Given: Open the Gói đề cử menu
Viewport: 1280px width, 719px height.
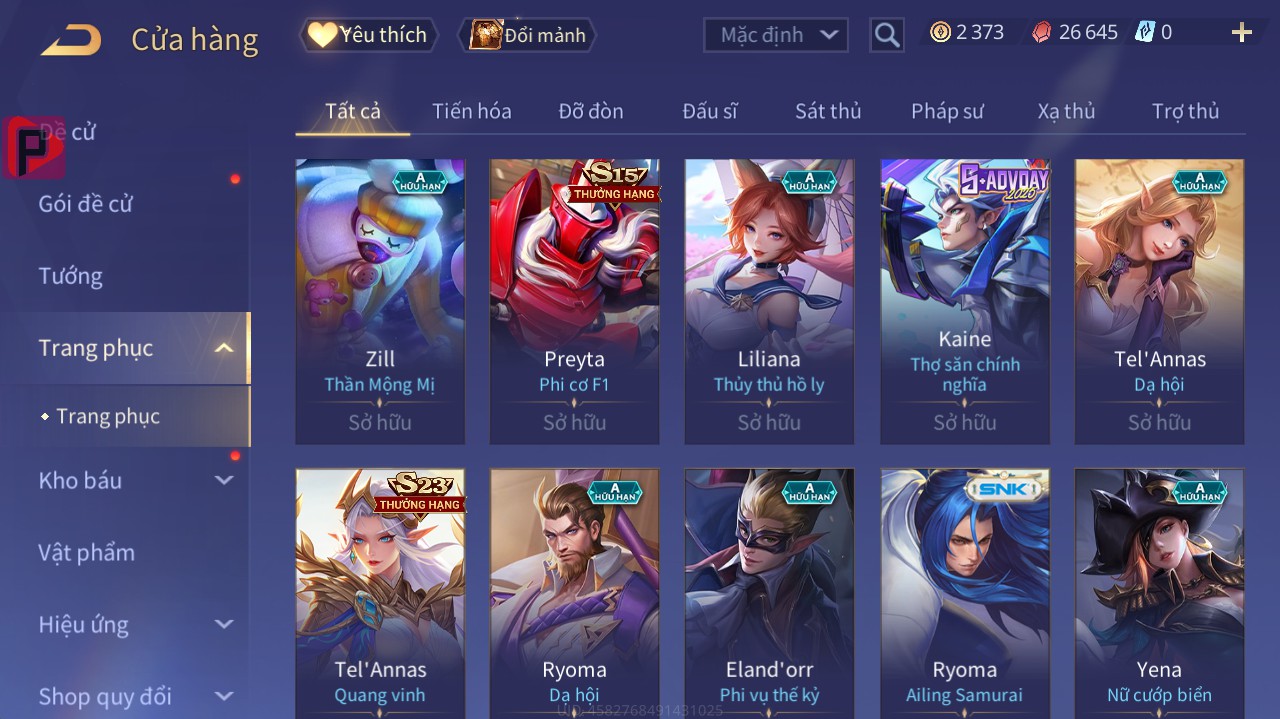Looking at the screenshot, I should pyautogui.click(x=86, y=204).
